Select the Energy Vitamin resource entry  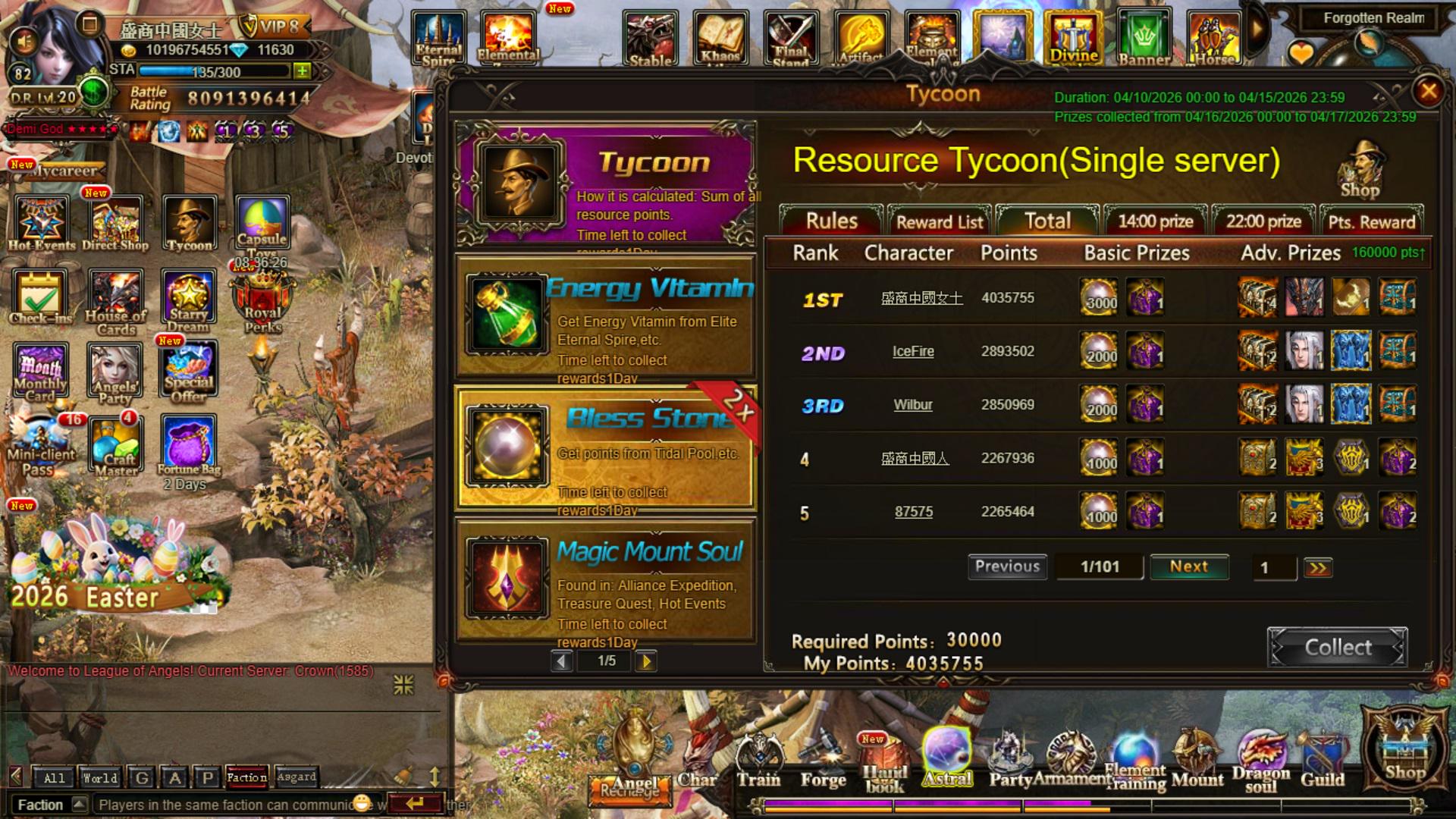pos(605,317)
